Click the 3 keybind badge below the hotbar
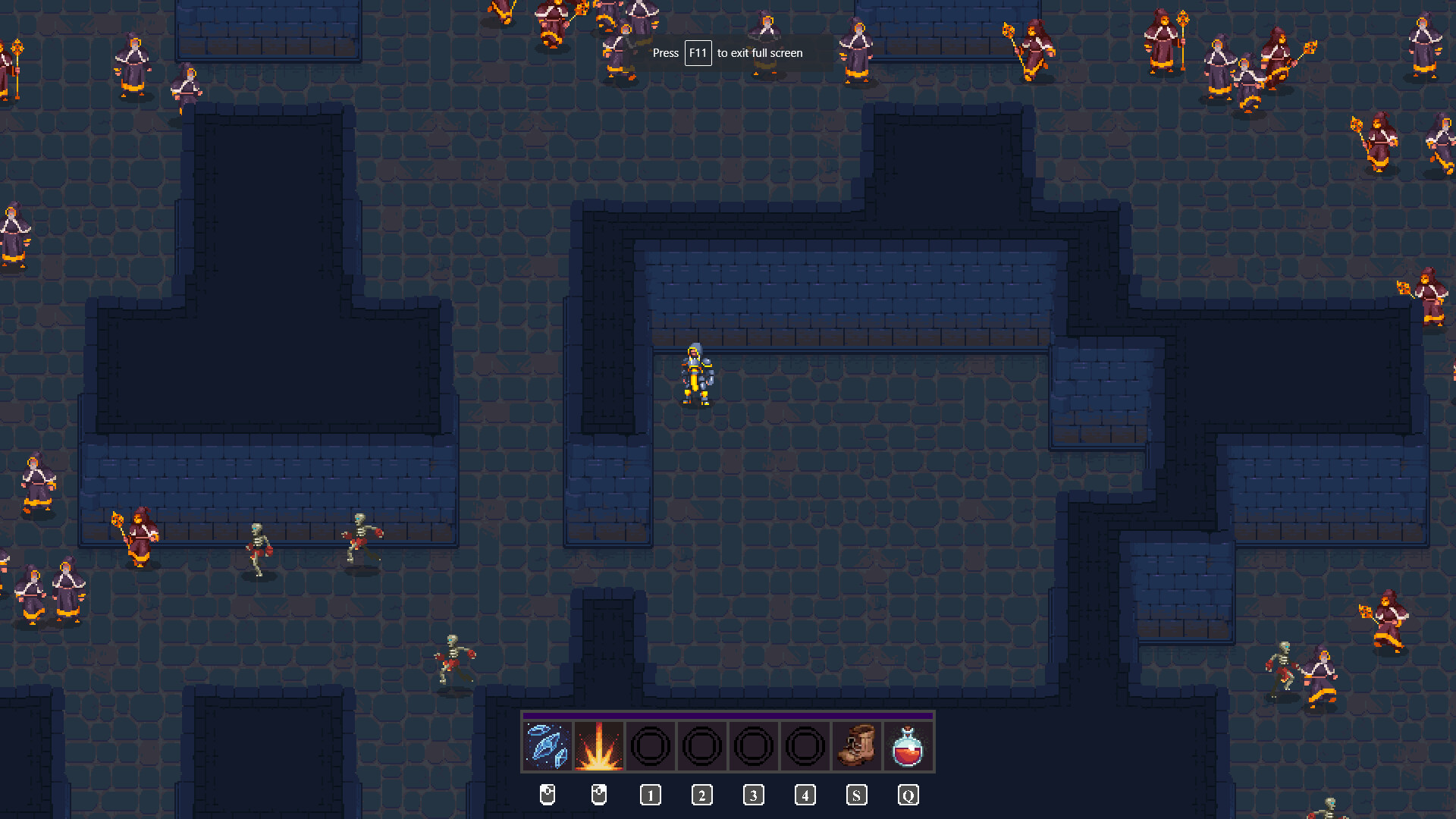This screenshot has height=819, width=1456. tap(754, 795)
